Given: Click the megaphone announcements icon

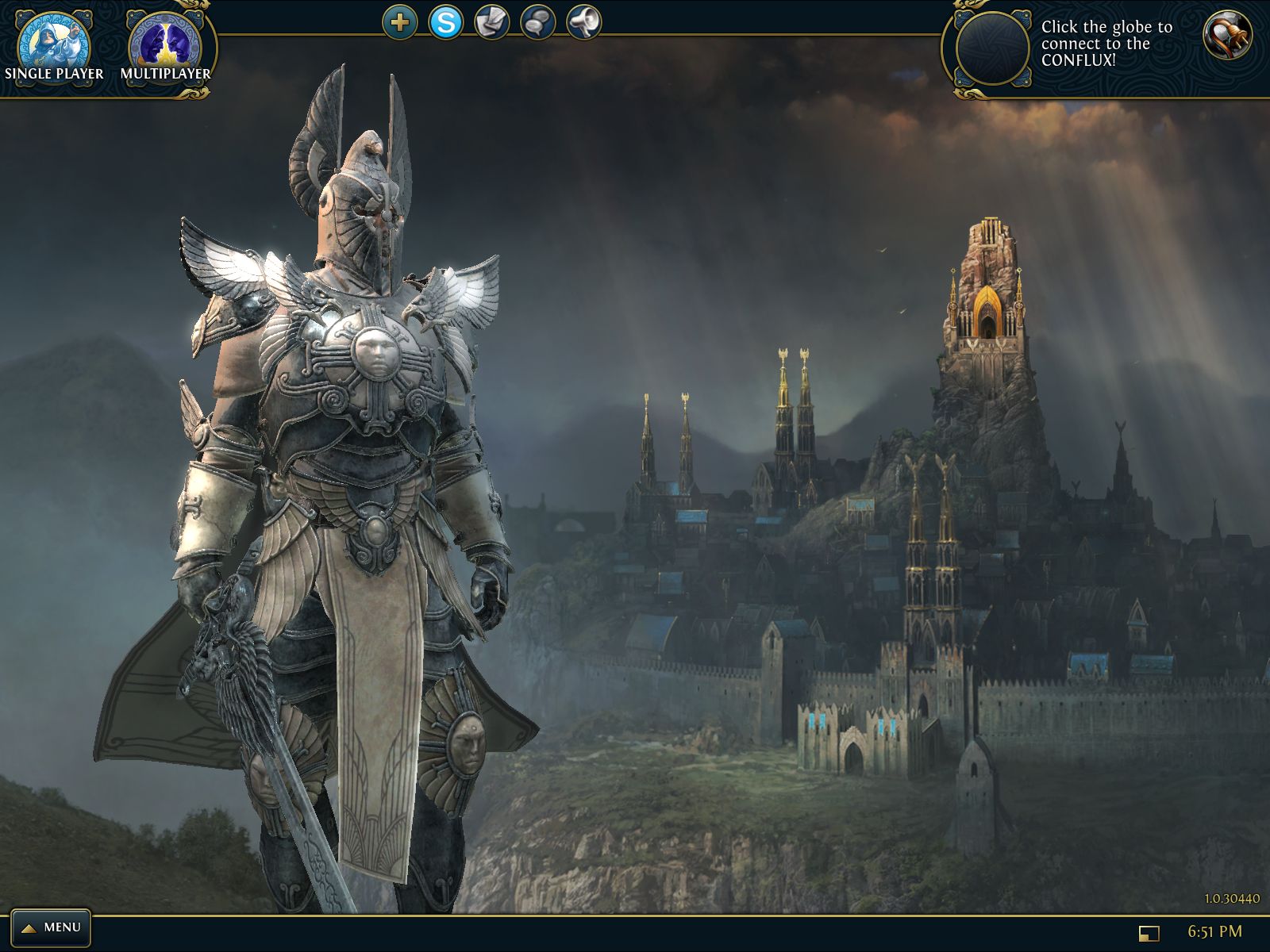Looking at the screenshot, I should coord(584,22).
